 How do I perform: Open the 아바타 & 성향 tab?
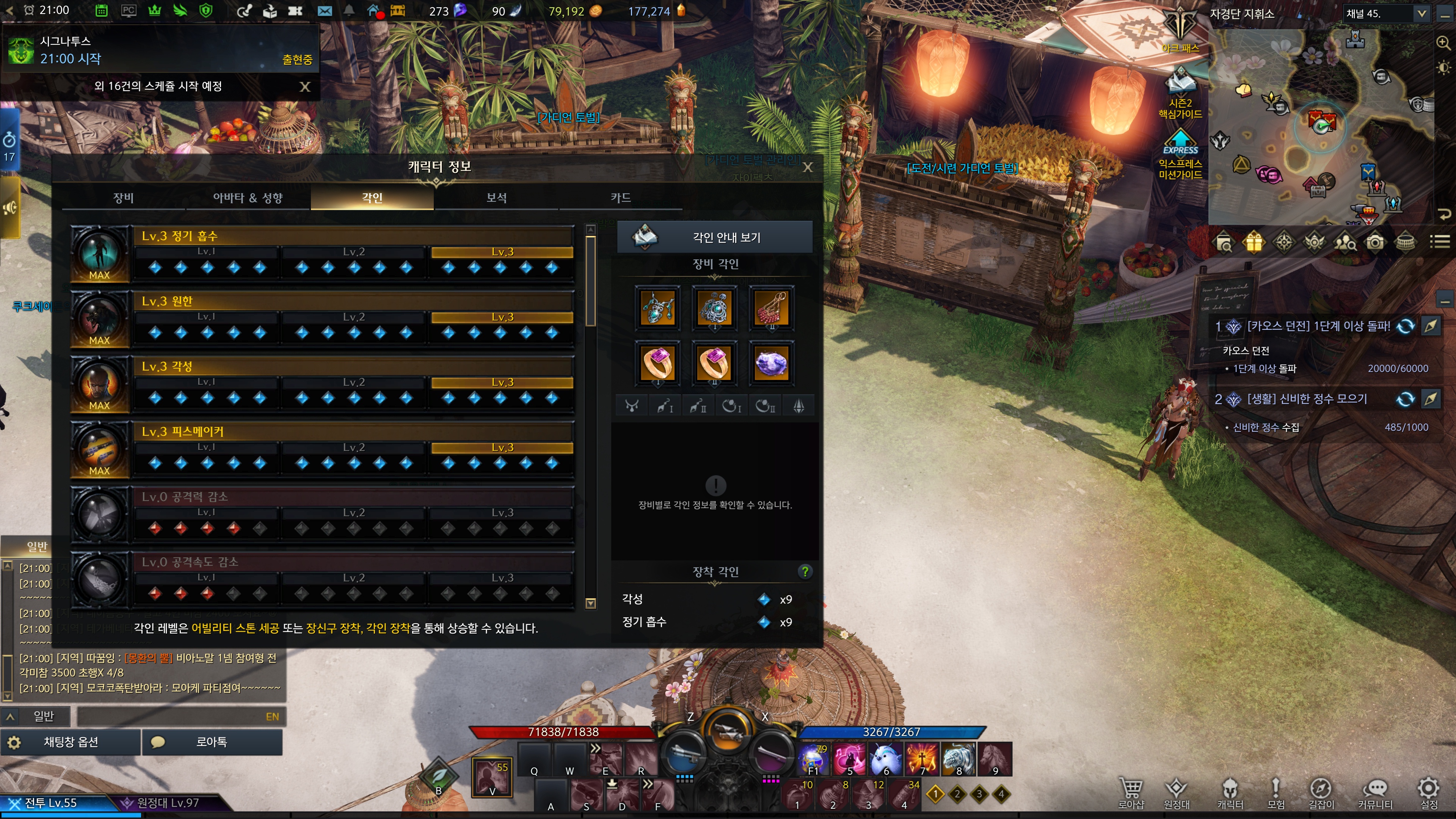248,197
